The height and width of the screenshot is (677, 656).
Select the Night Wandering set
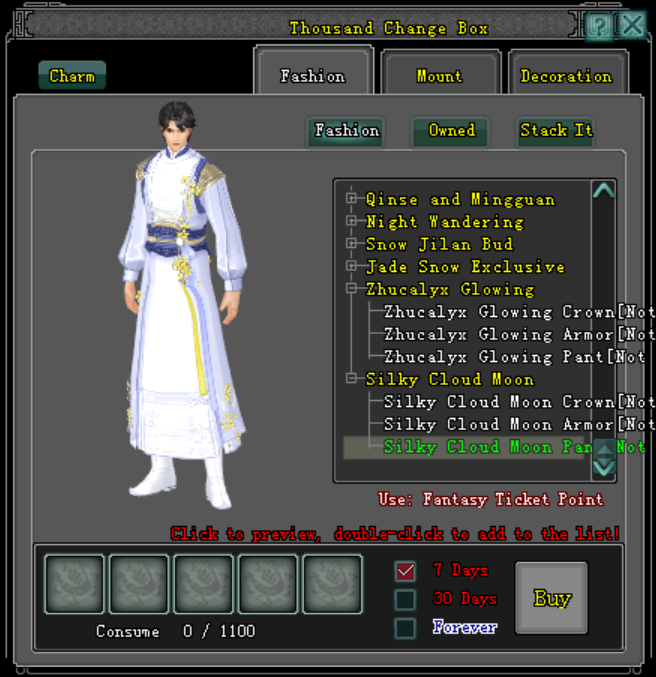pyautogui.click(x=444, y=222)
